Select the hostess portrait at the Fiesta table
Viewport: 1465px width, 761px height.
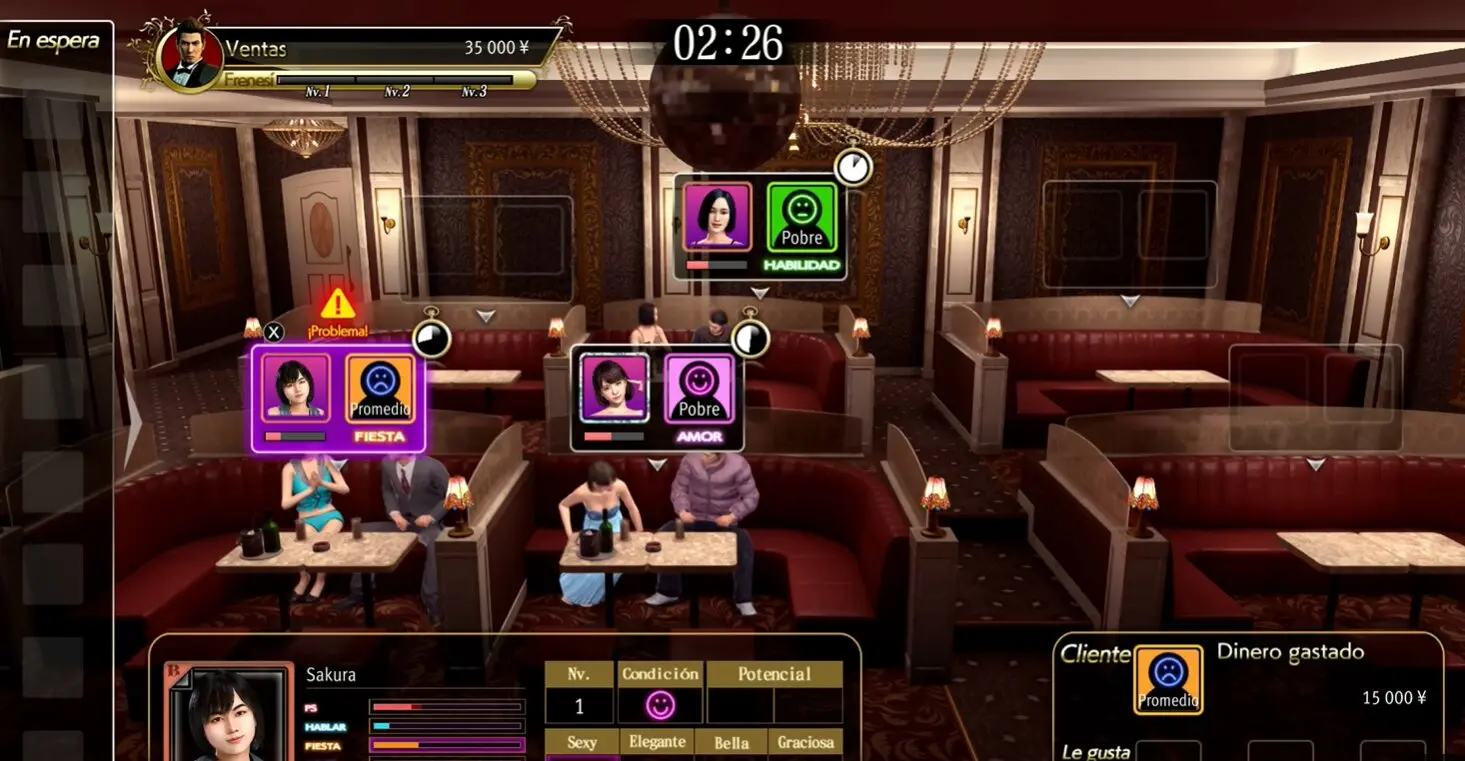click(x=295, y=387)
